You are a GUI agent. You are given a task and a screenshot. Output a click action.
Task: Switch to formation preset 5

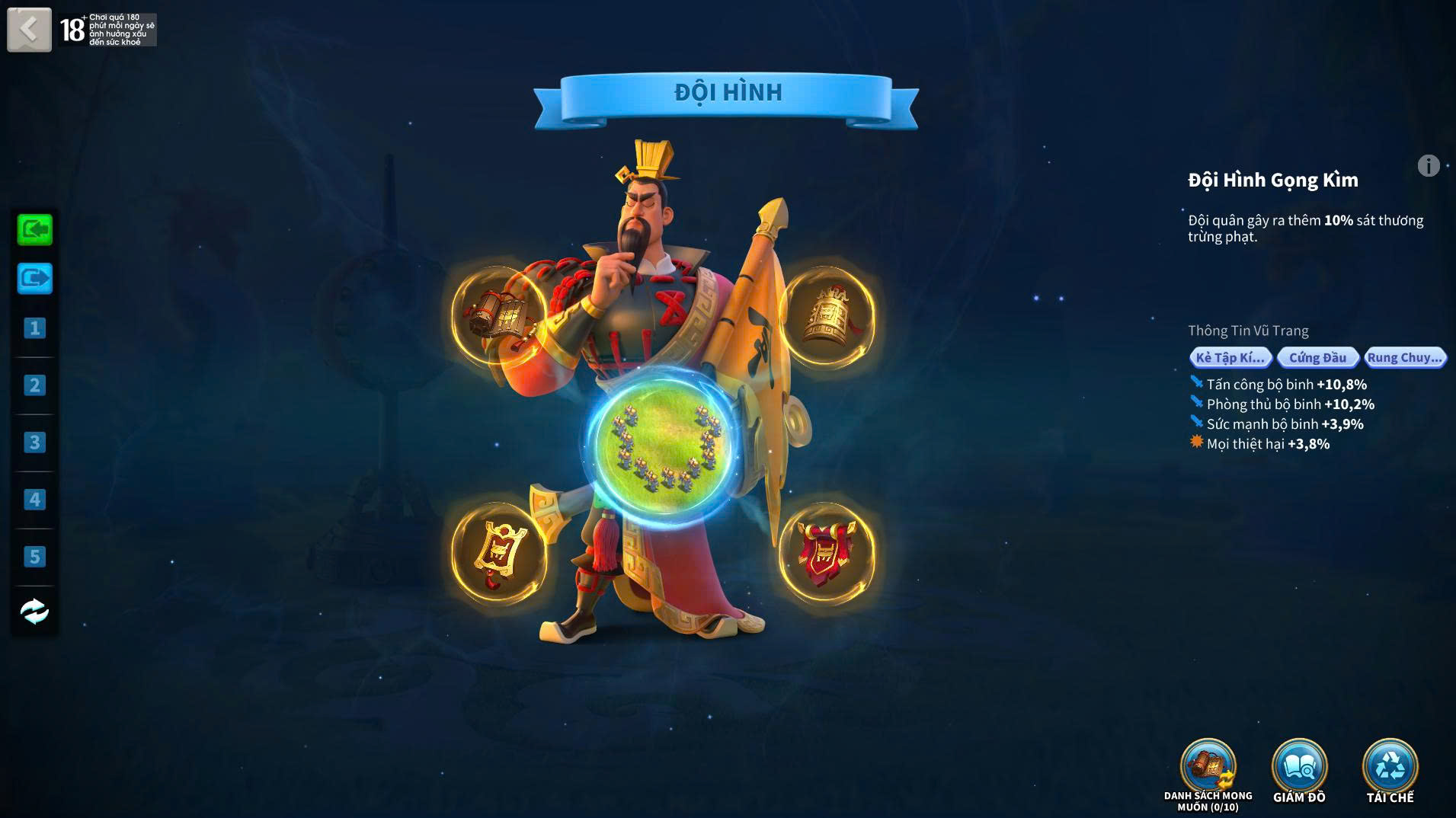34,557
